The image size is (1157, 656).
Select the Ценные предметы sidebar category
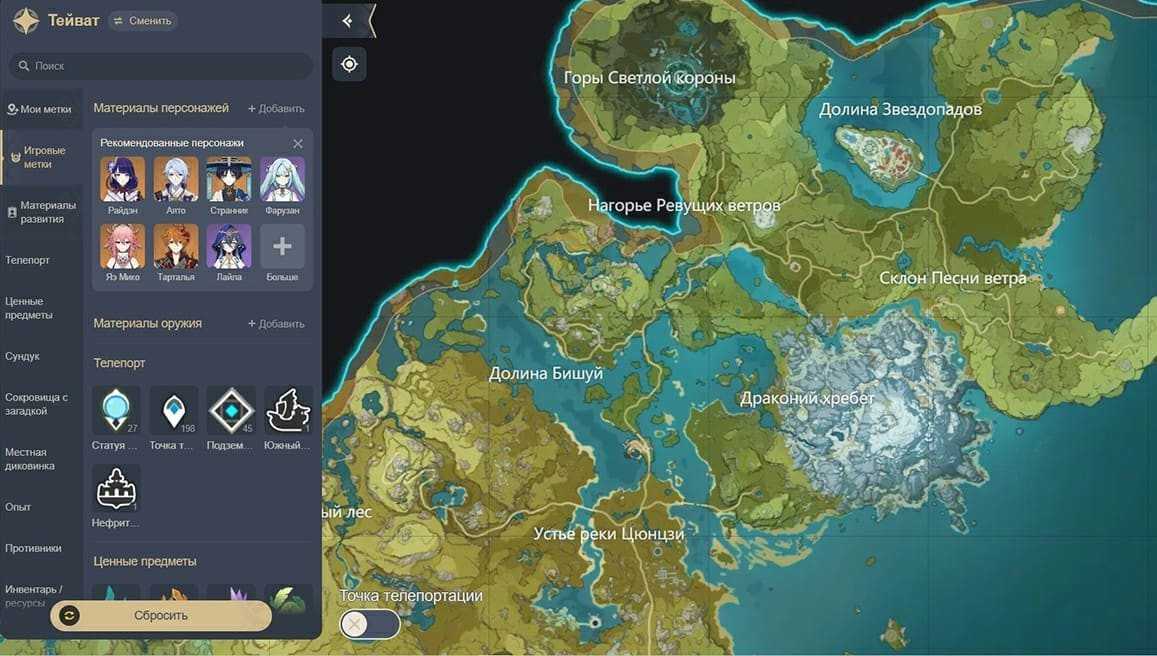point(29,308)
